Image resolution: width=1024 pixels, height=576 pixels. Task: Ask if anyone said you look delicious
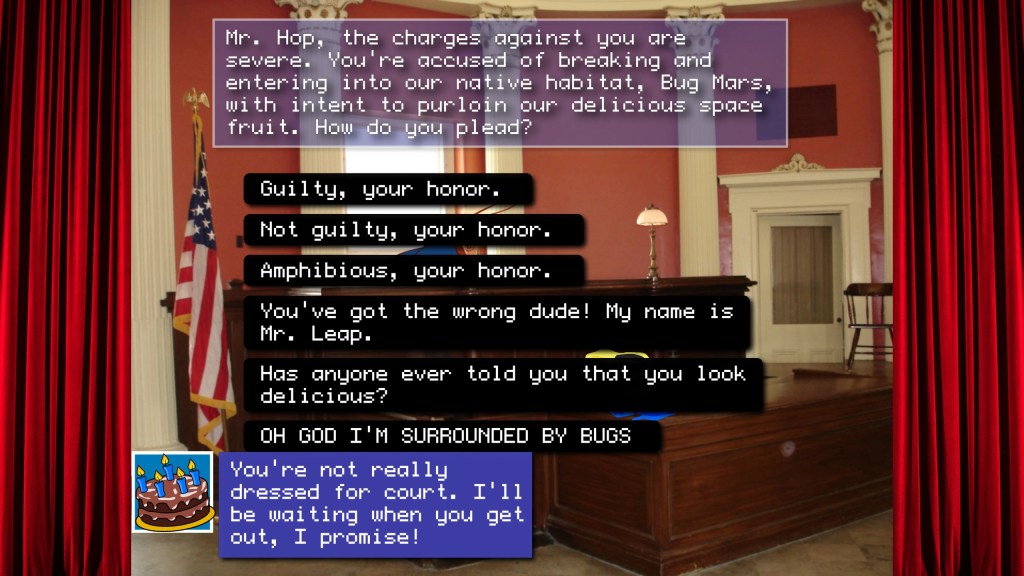click(502, 384)
